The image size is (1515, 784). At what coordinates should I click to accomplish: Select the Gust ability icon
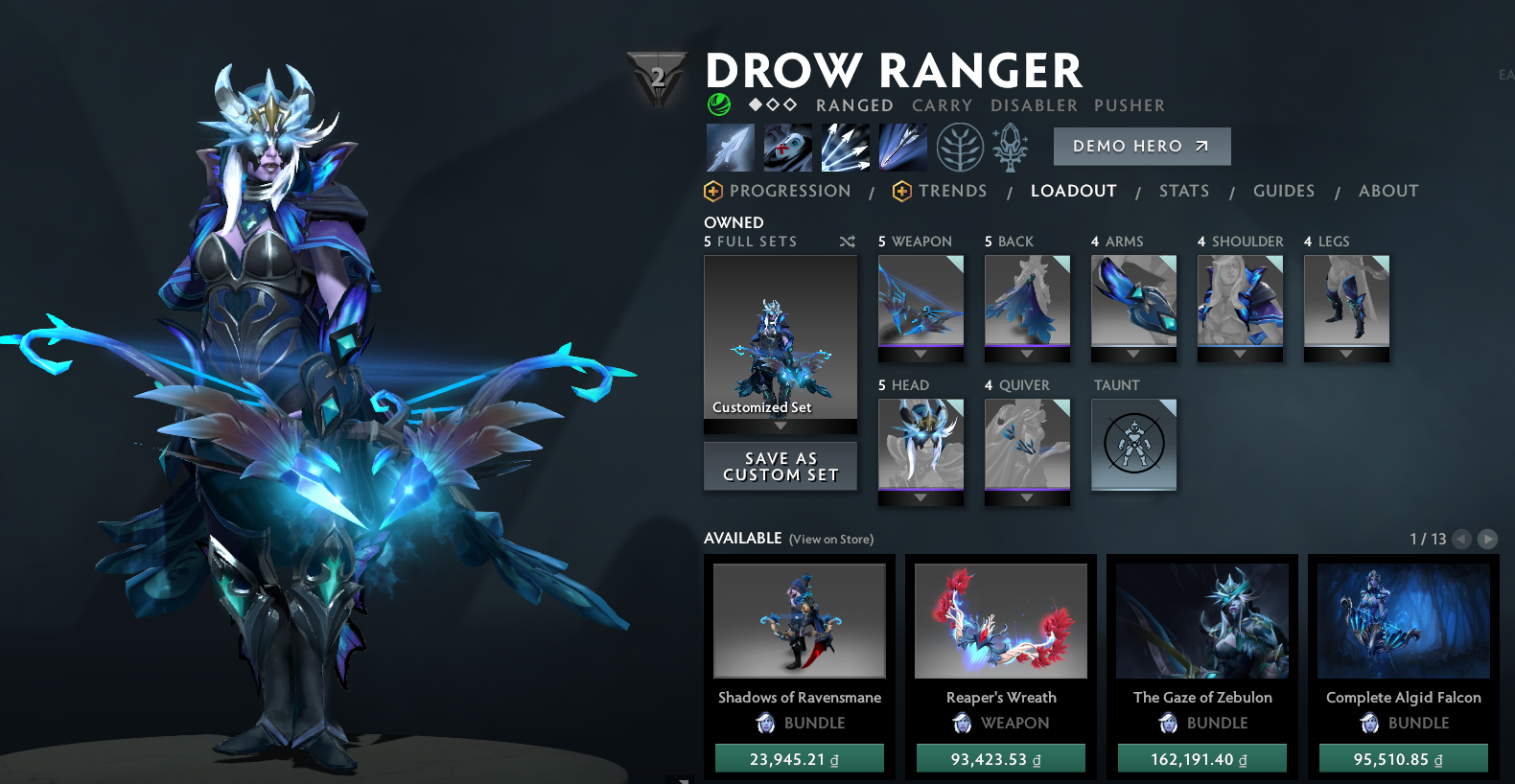786,147
